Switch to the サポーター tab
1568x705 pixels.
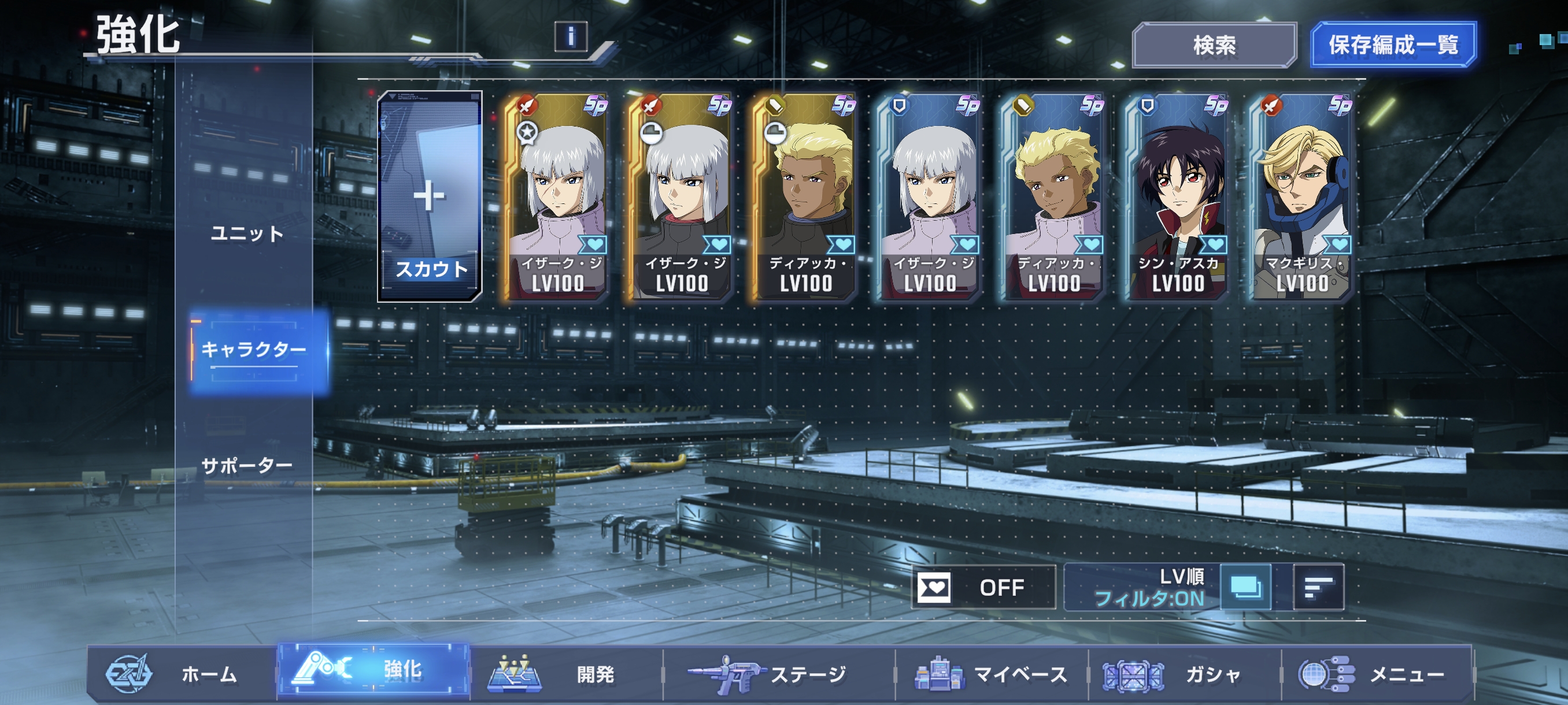[247, 466]
